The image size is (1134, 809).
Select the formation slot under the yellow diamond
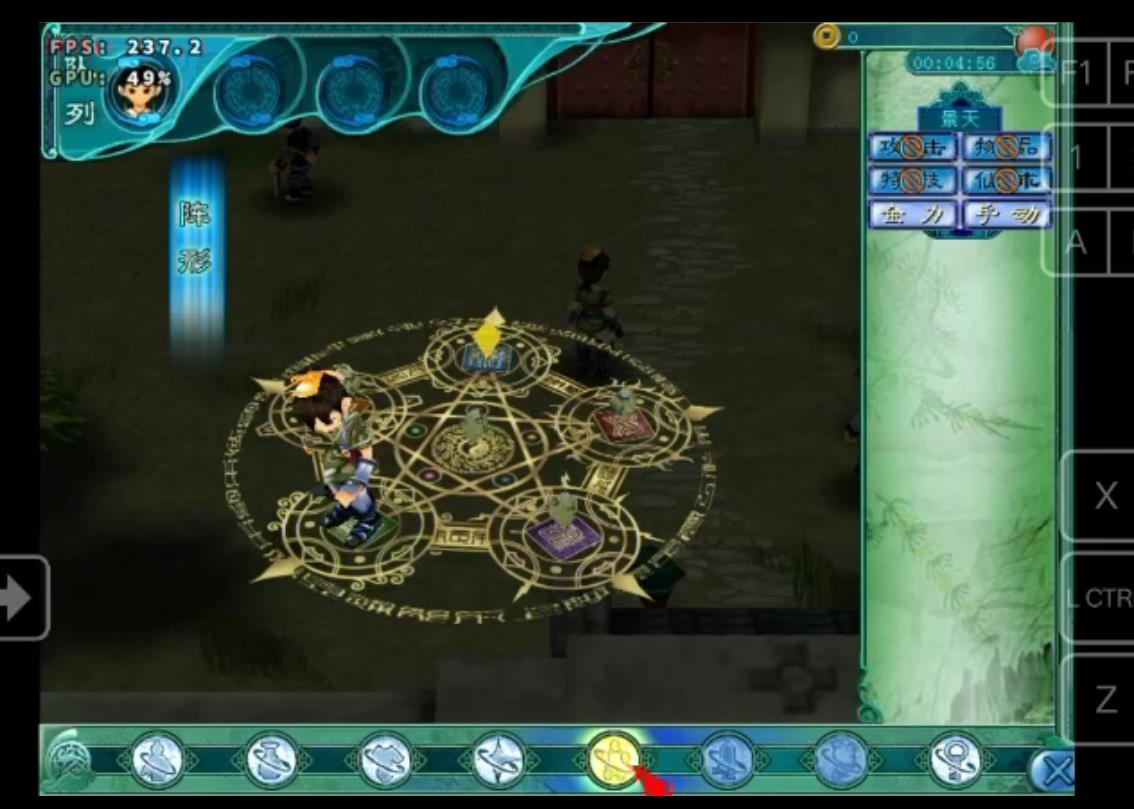[487, 360]
